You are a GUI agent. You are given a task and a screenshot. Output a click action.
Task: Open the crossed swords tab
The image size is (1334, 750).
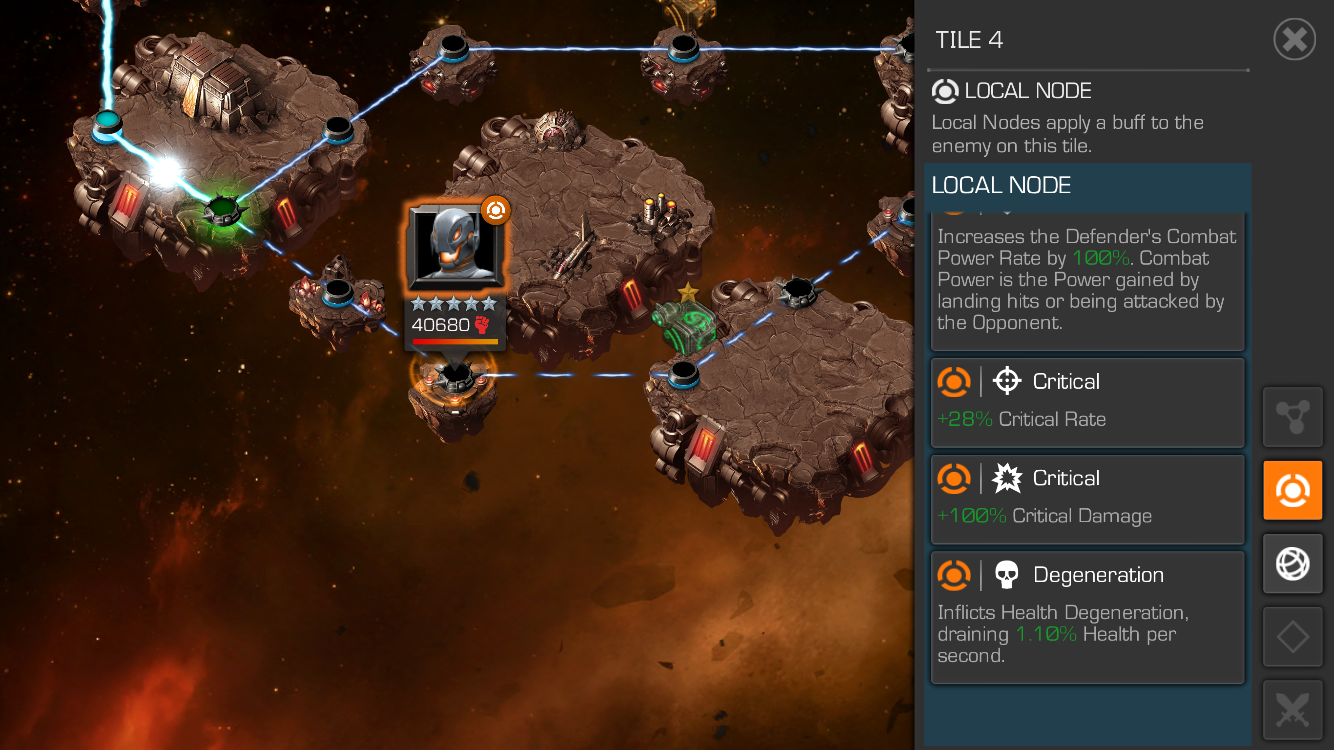click(1292, 710)
